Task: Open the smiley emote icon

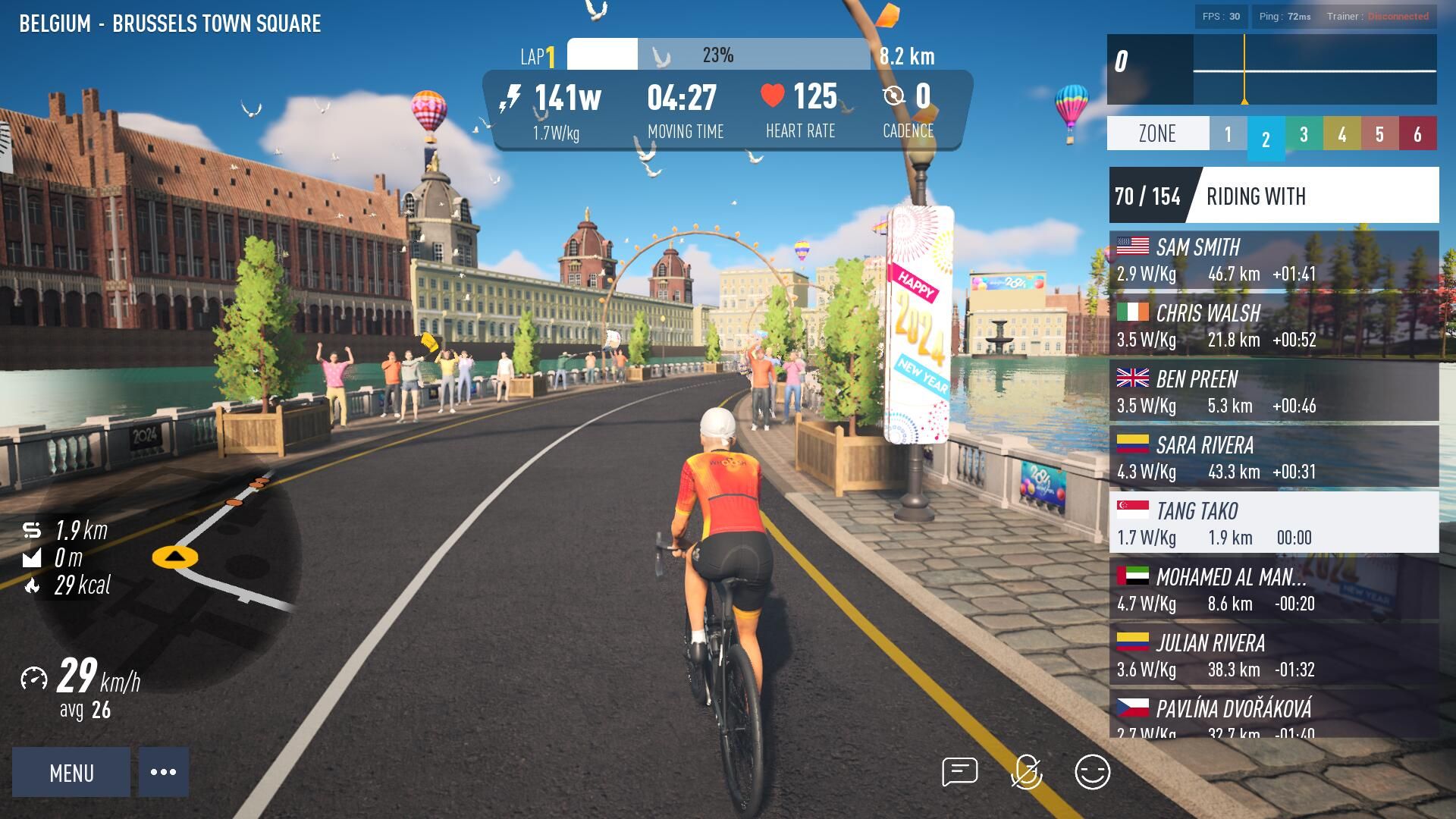Action: tap(1092, 772)
